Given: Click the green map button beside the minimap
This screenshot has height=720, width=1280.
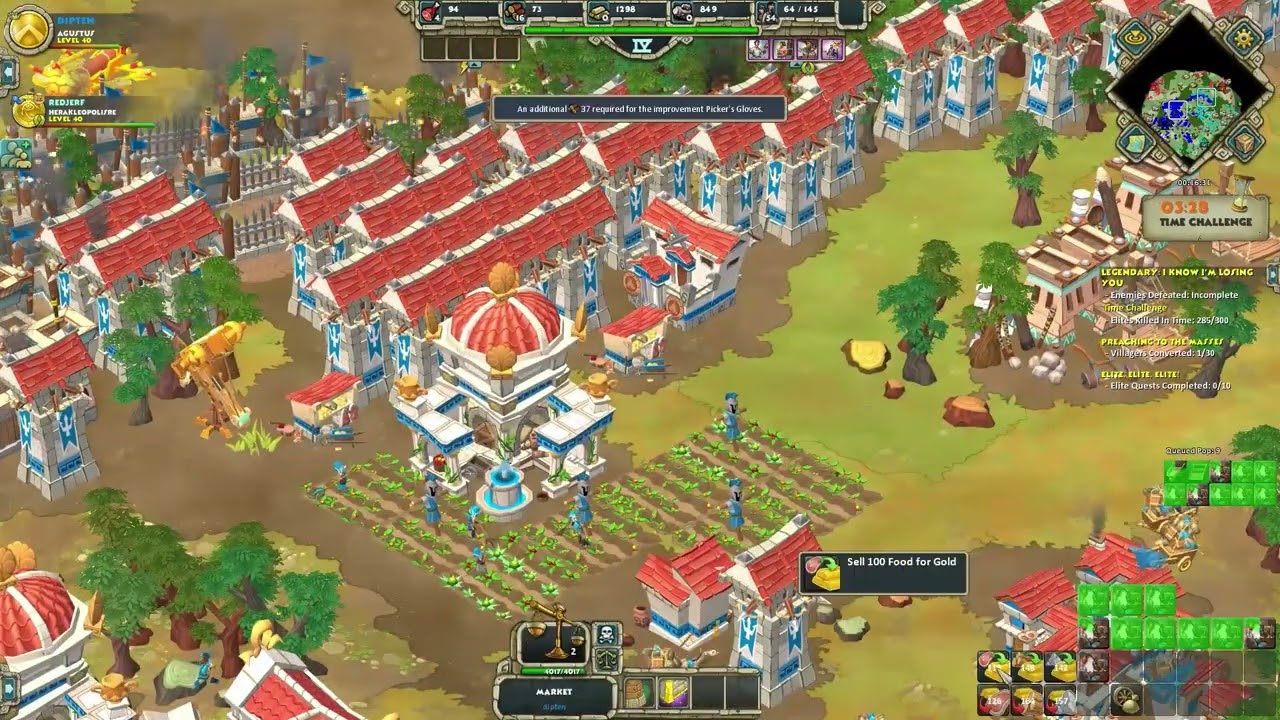Looking at the screenshot, I should coord(1134,144).
